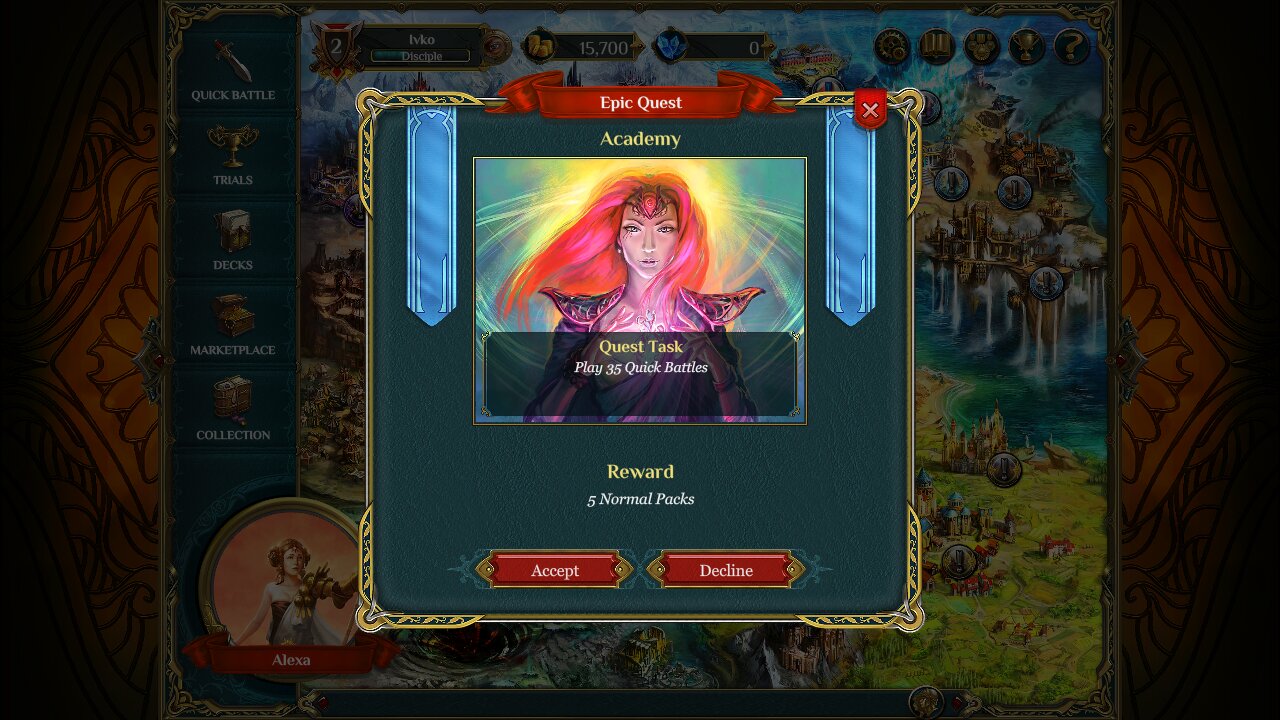This screenshot has height=720, width=1280.
Task: Decline the Academy epic quest
Action: point(726,570)
